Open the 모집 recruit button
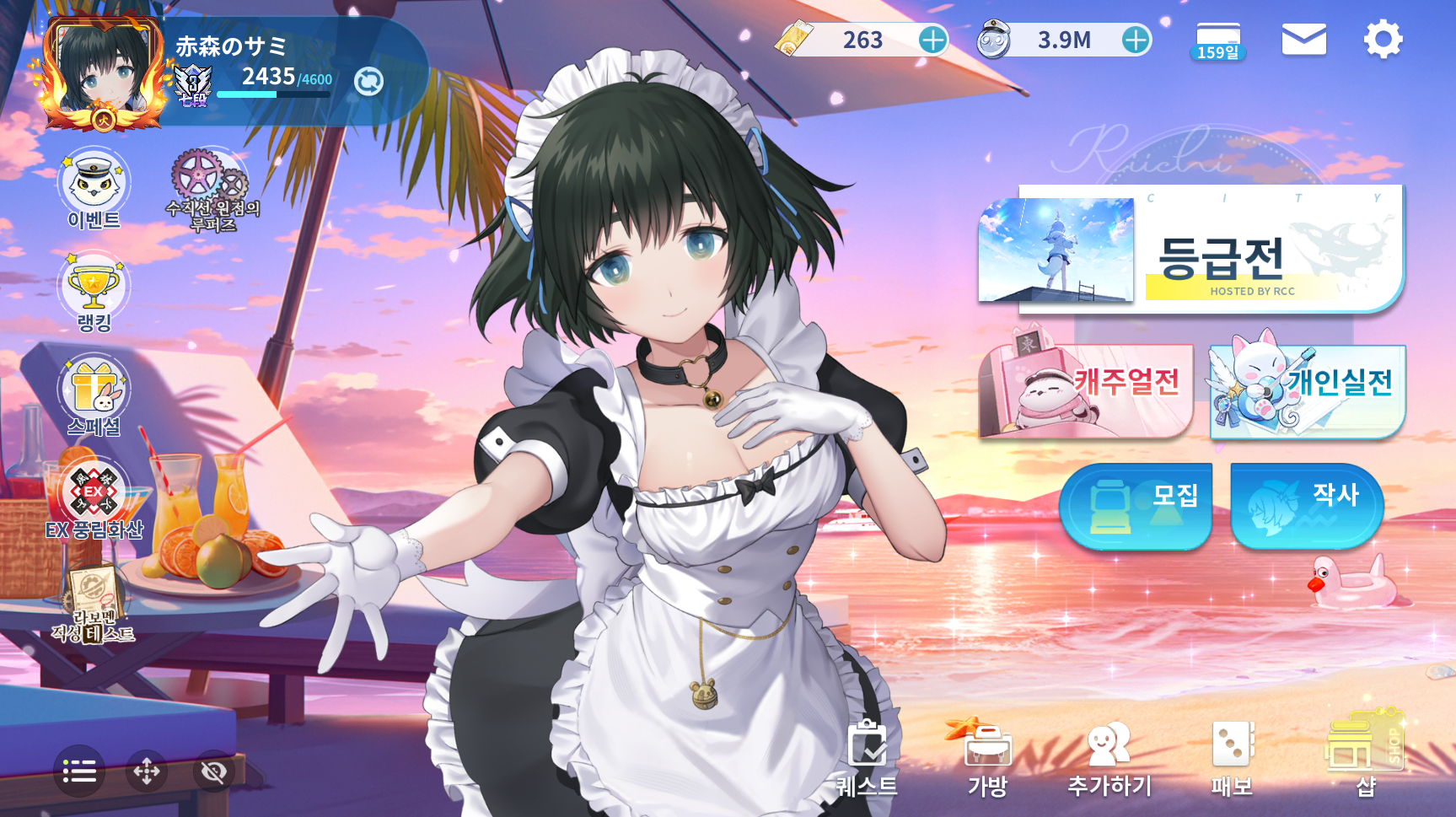The height and width of the screenshot is (817, 1456). pyautogui.click(x=1135, y=505)
